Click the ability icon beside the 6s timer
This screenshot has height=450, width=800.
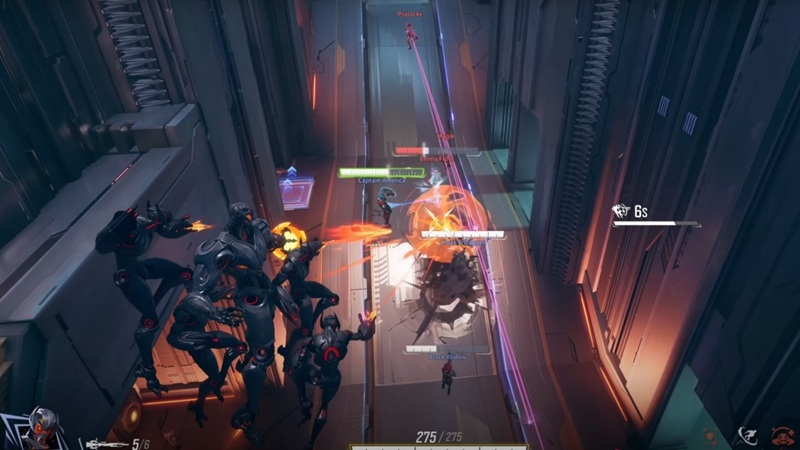[x=620, y=210]
